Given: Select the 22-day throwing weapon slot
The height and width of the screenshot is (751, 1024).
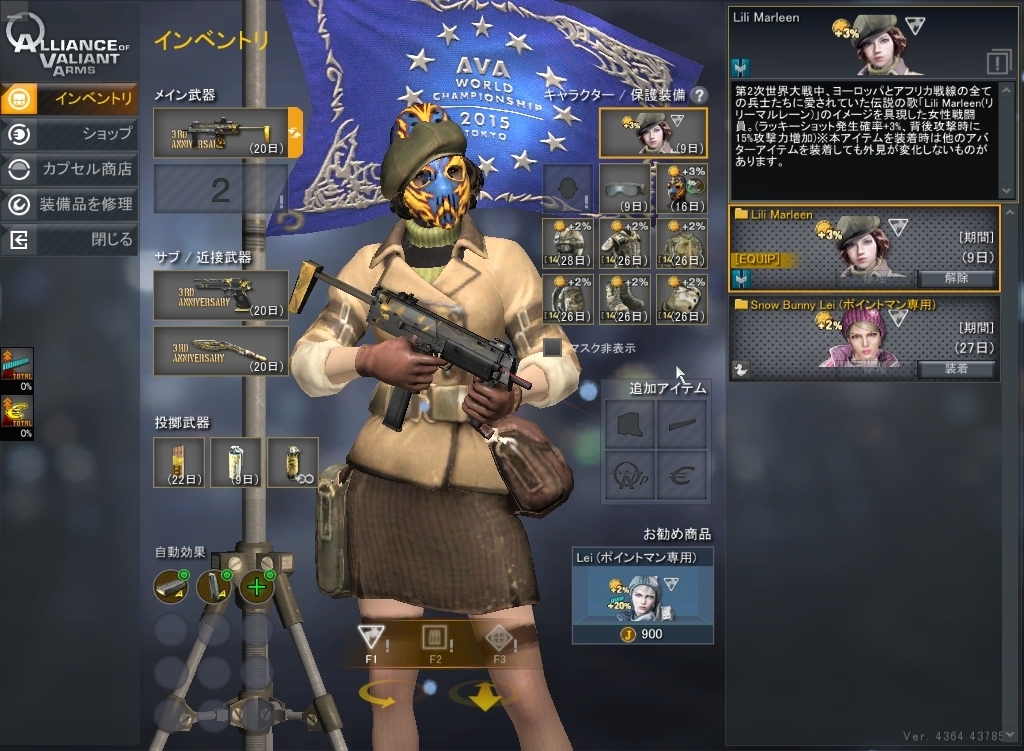Looking at the screenshot, I should pos(180,462).
